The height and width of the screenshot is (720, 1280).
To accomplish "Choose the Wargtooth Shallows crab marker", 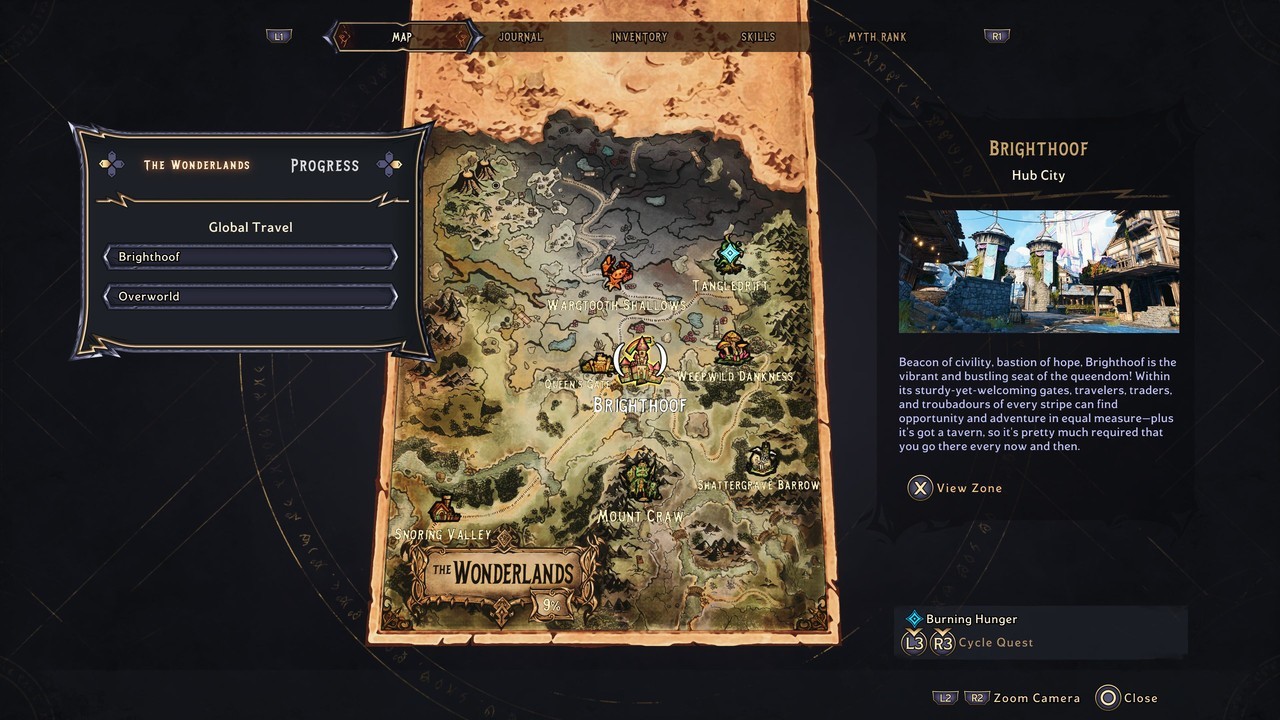I will tap(616, 271).
